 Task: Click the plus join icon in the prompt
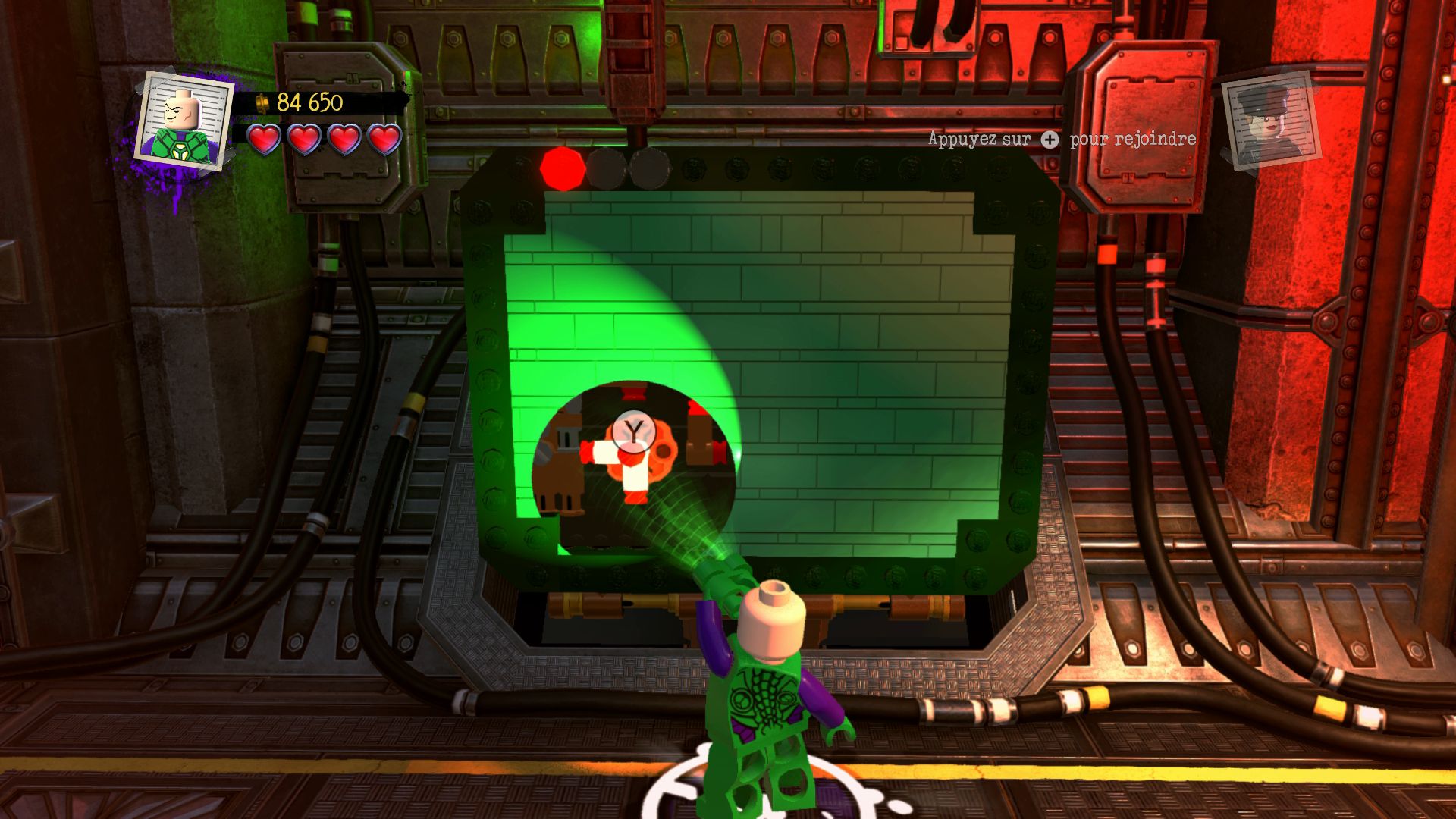[1049, 140]
